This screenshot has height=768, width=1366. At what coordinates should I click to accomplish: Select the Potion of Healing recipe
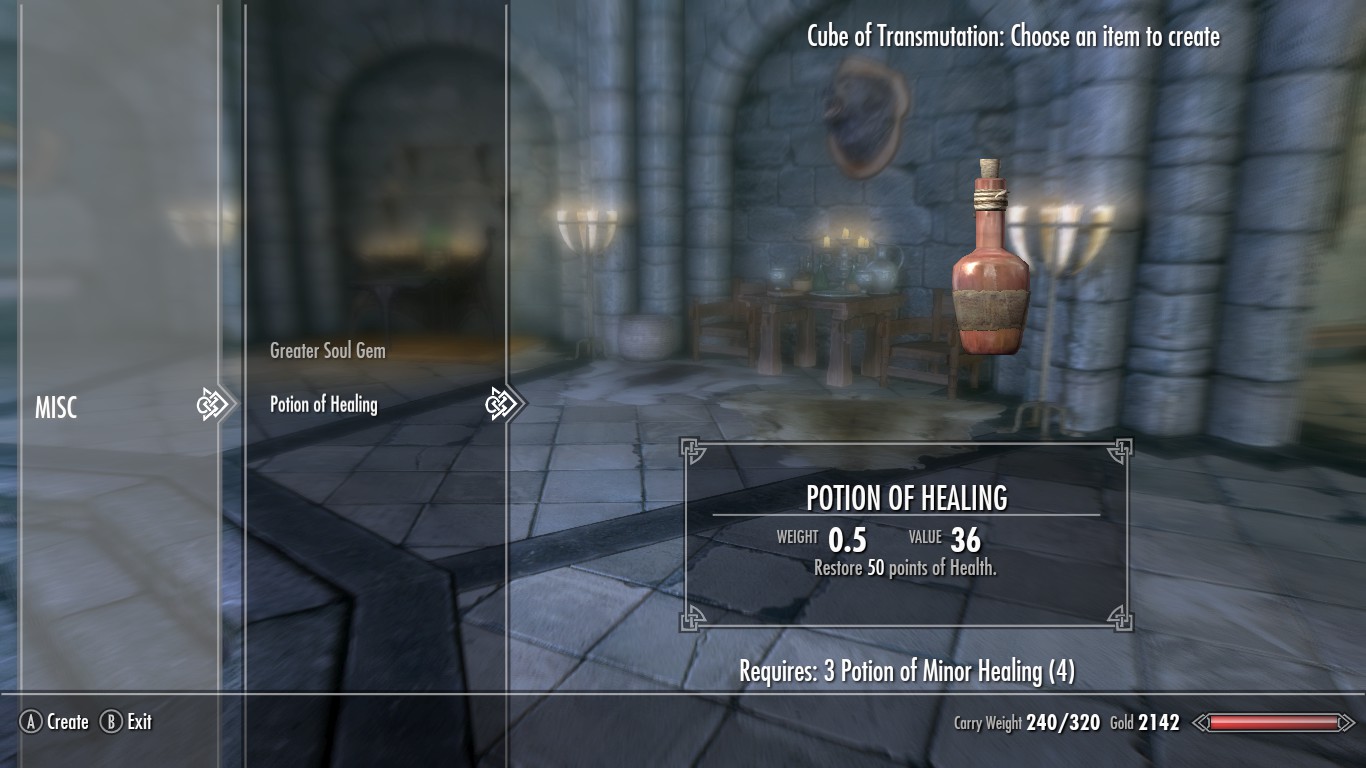click(x=324, y=405)
